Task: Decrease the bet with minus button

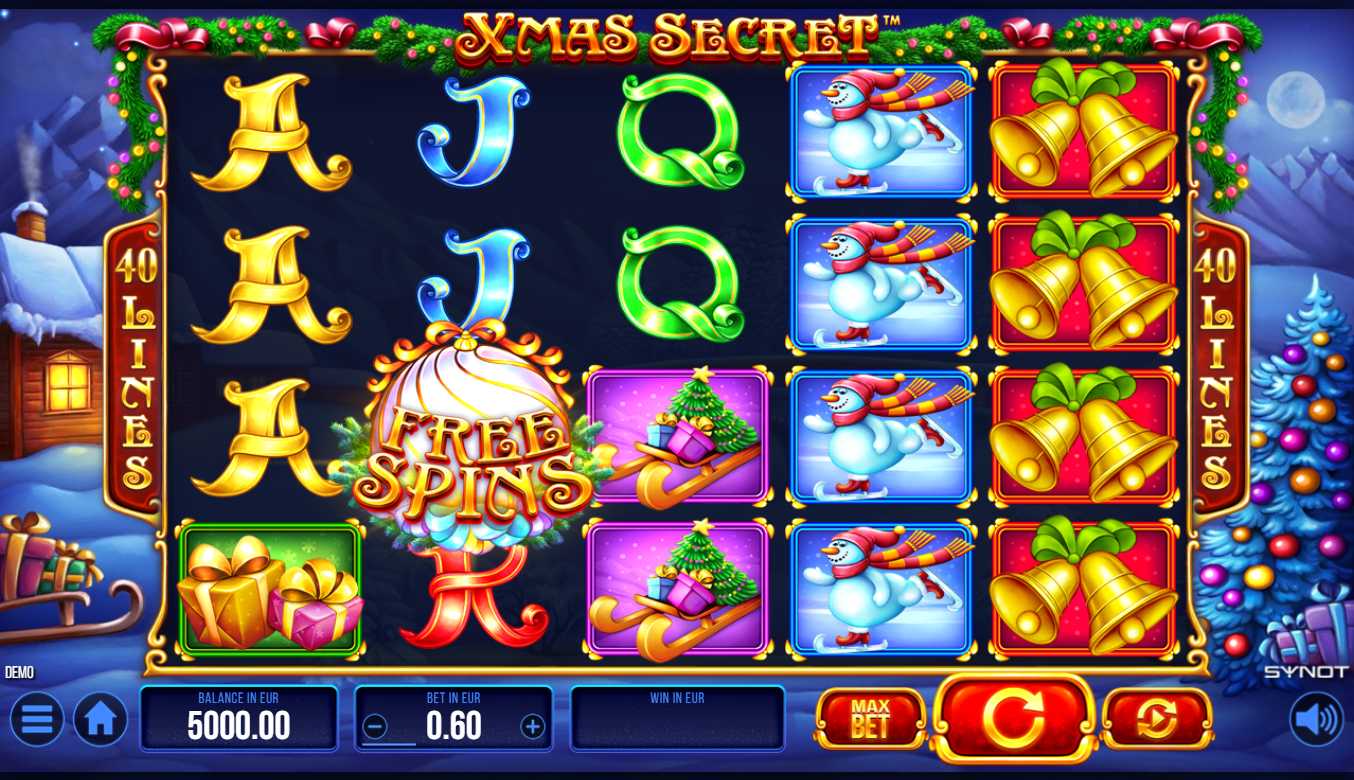Action: coord(375,727)
